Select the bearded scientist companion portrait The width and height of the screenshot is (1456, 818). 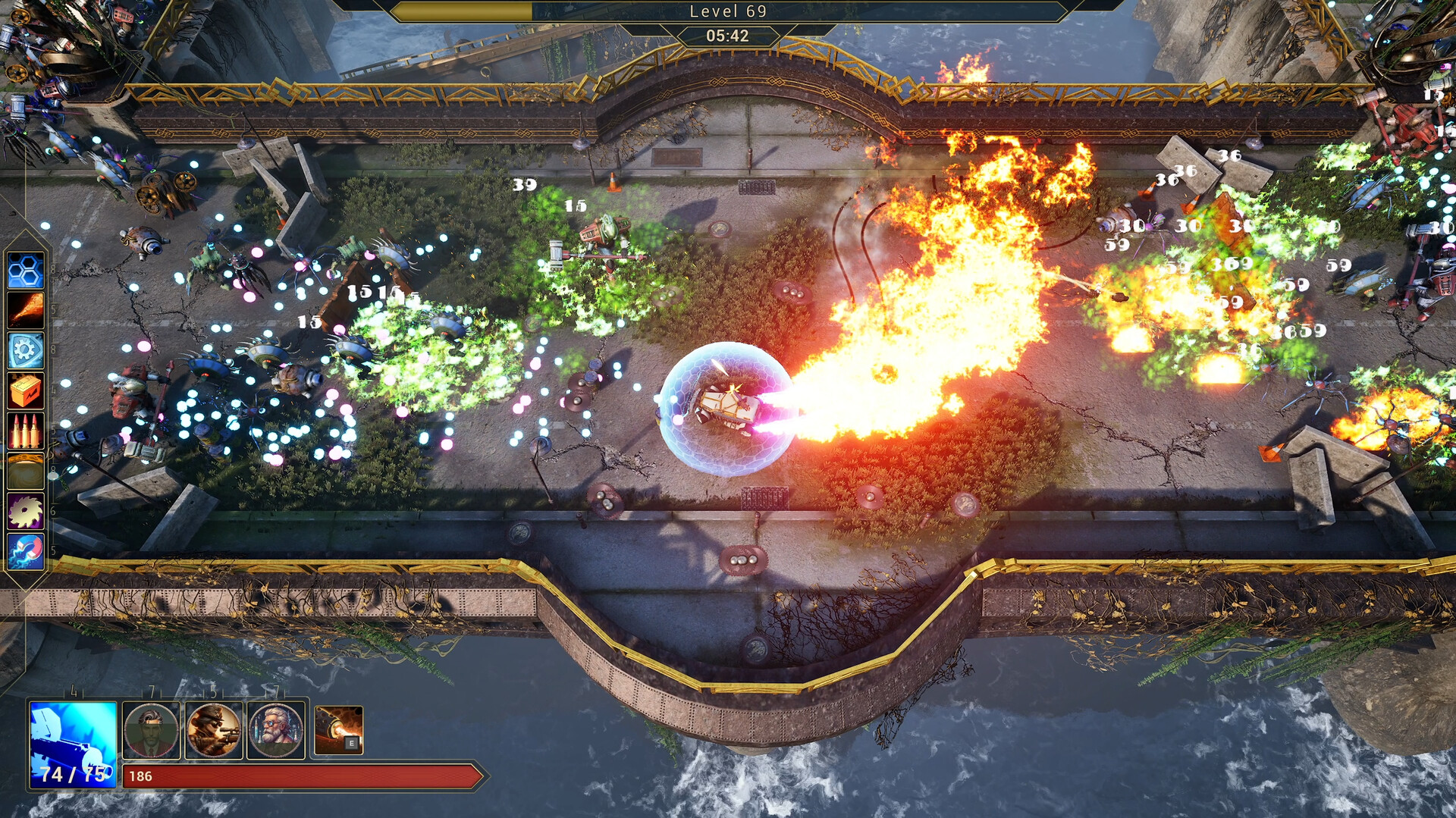[277, 730]
